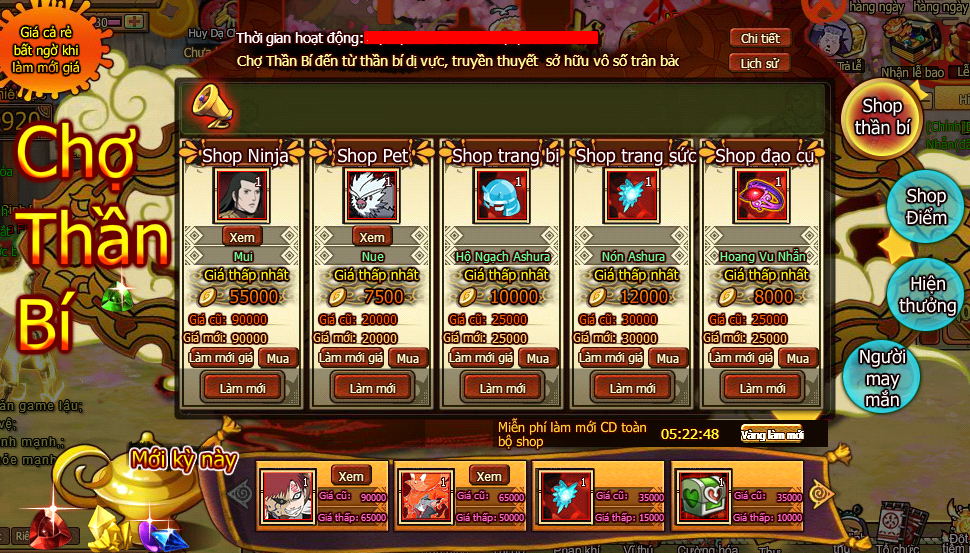Refresh the Shop trang sức with Làm mới
Viewport: 970px width, 553px height.
[x=633, y=388]
